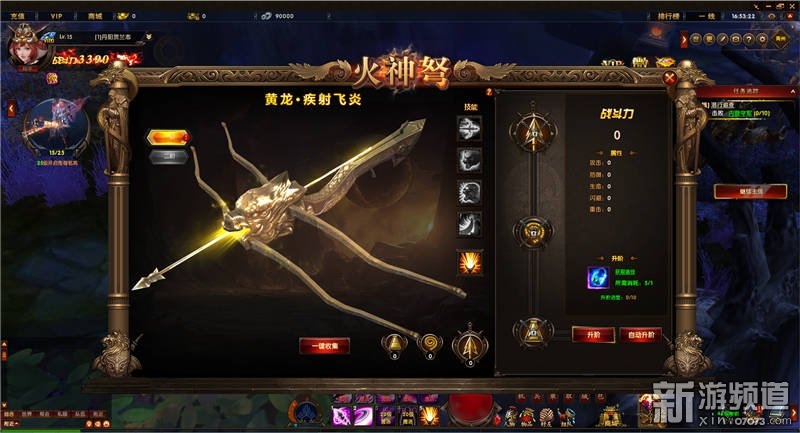Select the topmost grey skill icon
800x433 pixels.
click(469, 125)
